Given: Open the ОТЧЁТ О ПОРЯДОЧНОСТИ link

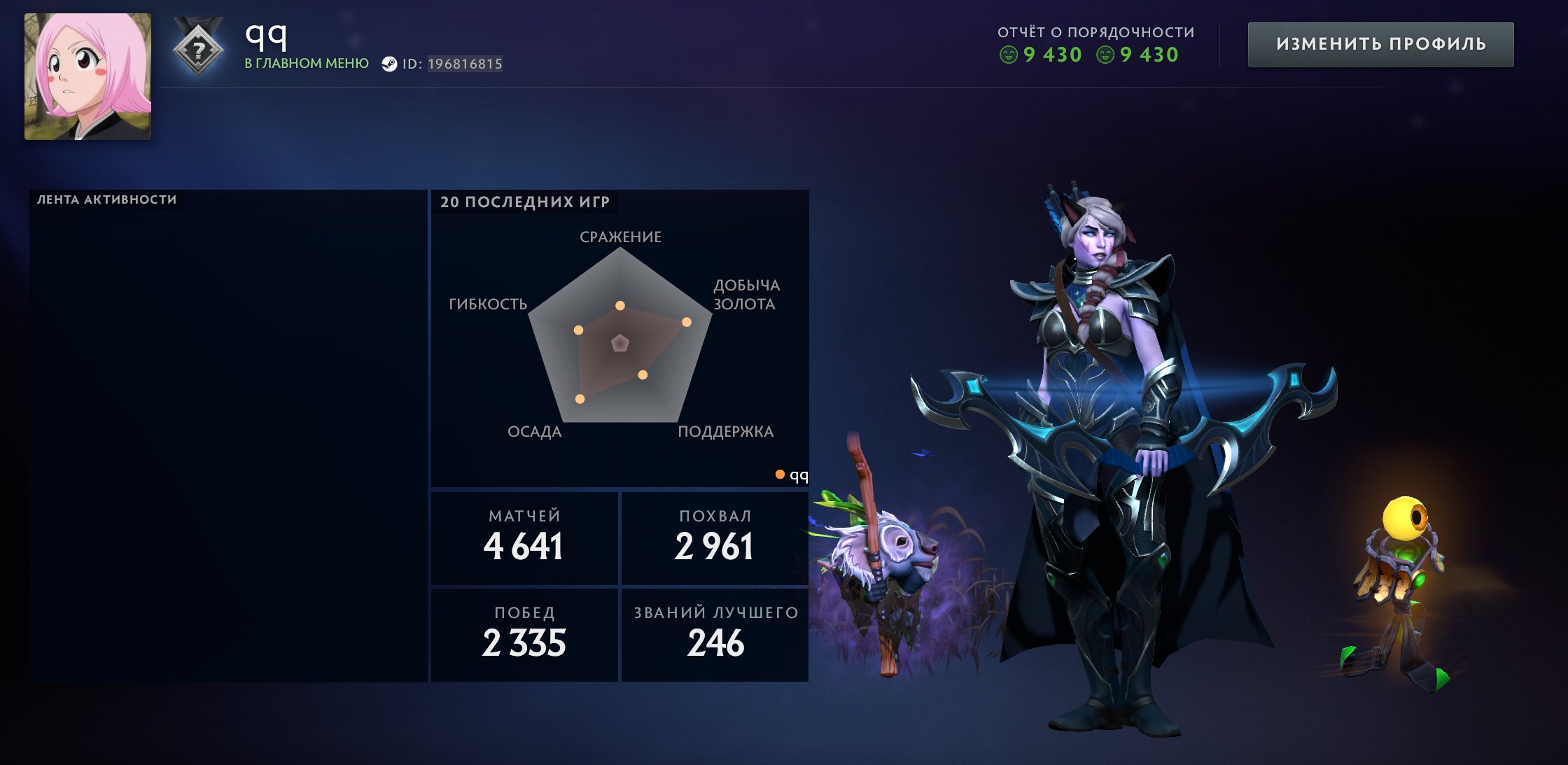Looking at the screenshot, I should pos(1095,30).
